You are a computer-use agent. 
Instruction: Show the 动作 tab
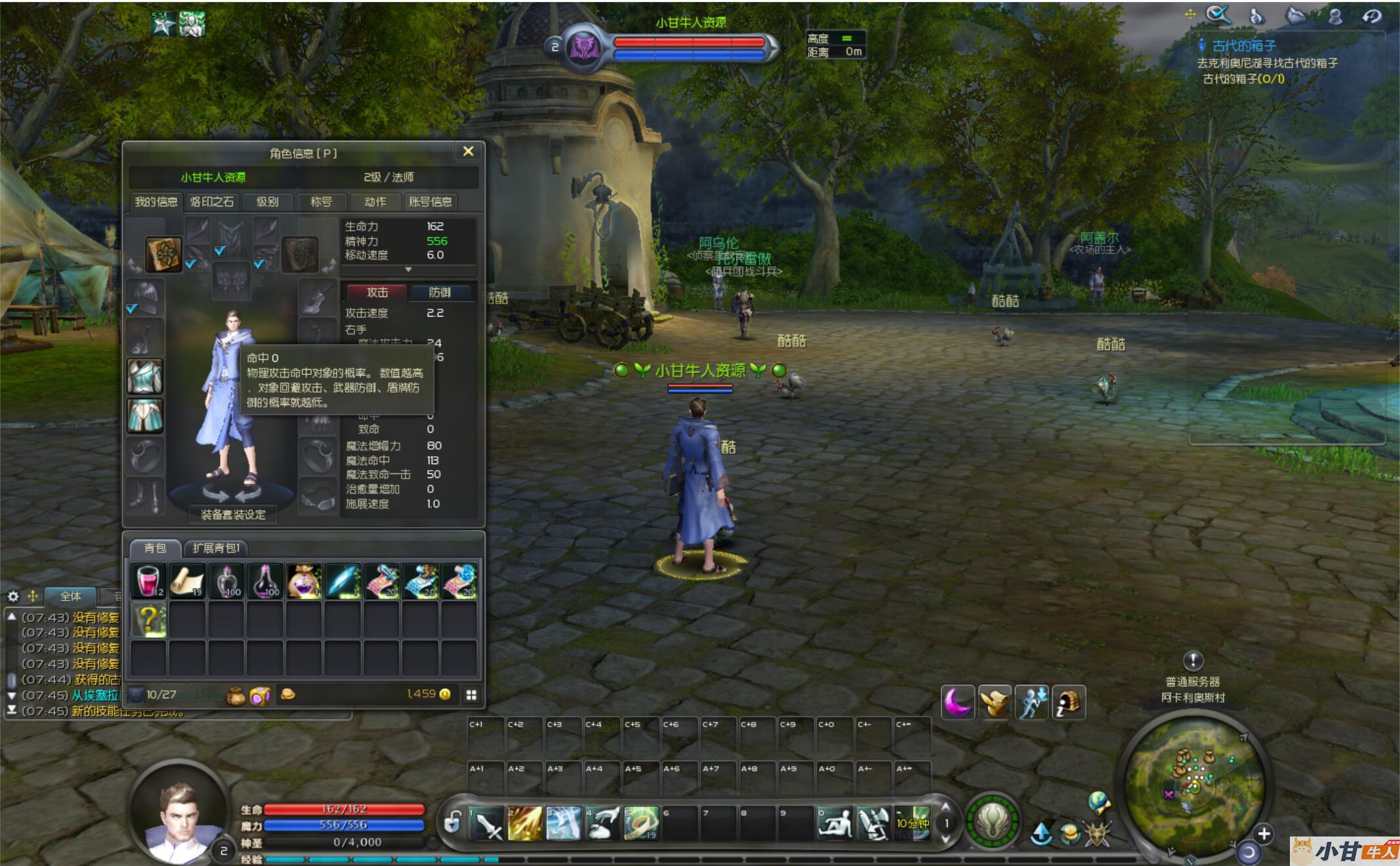[x=375, y=202]
